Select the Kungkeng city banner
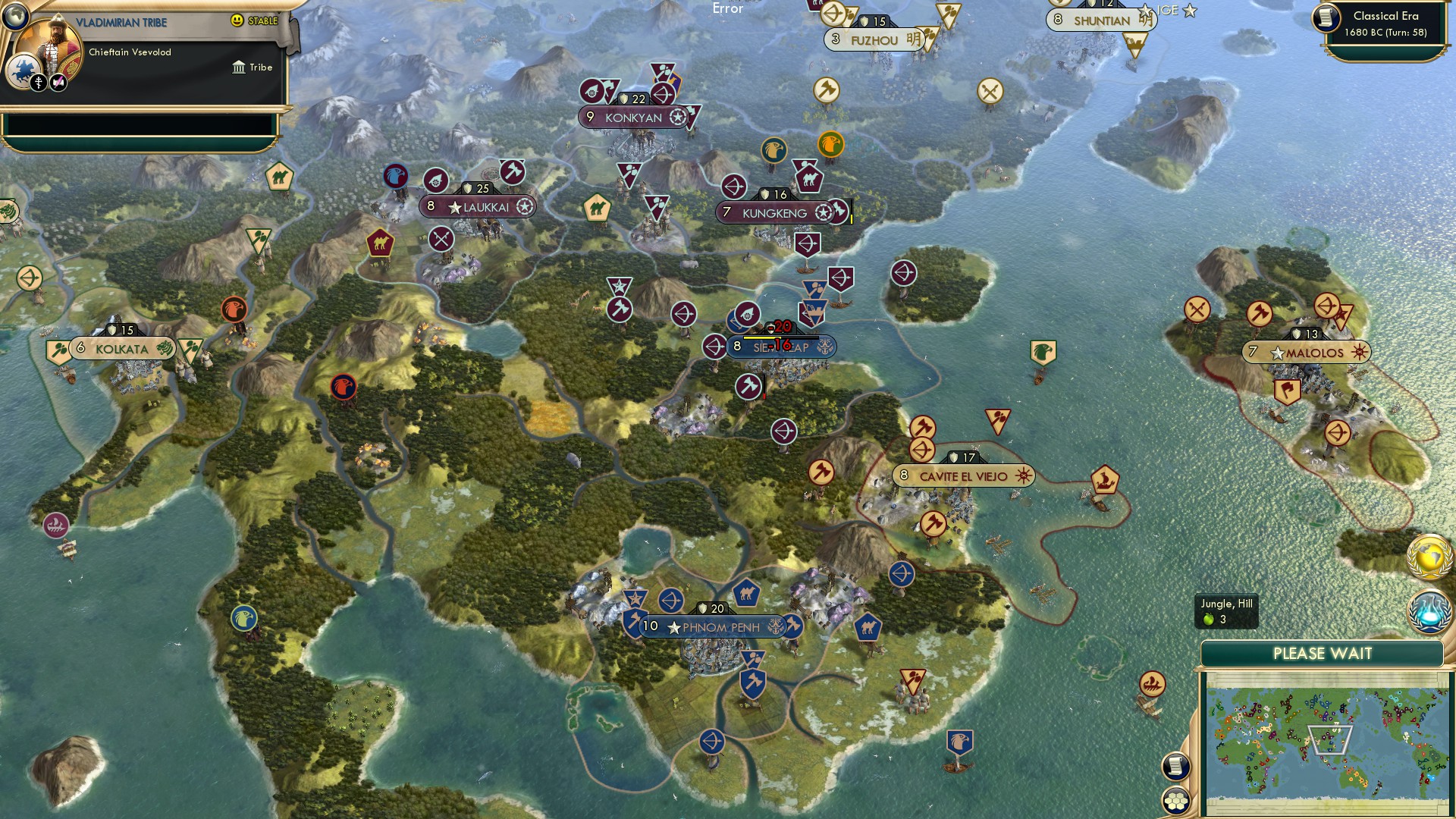 (773, 213)
